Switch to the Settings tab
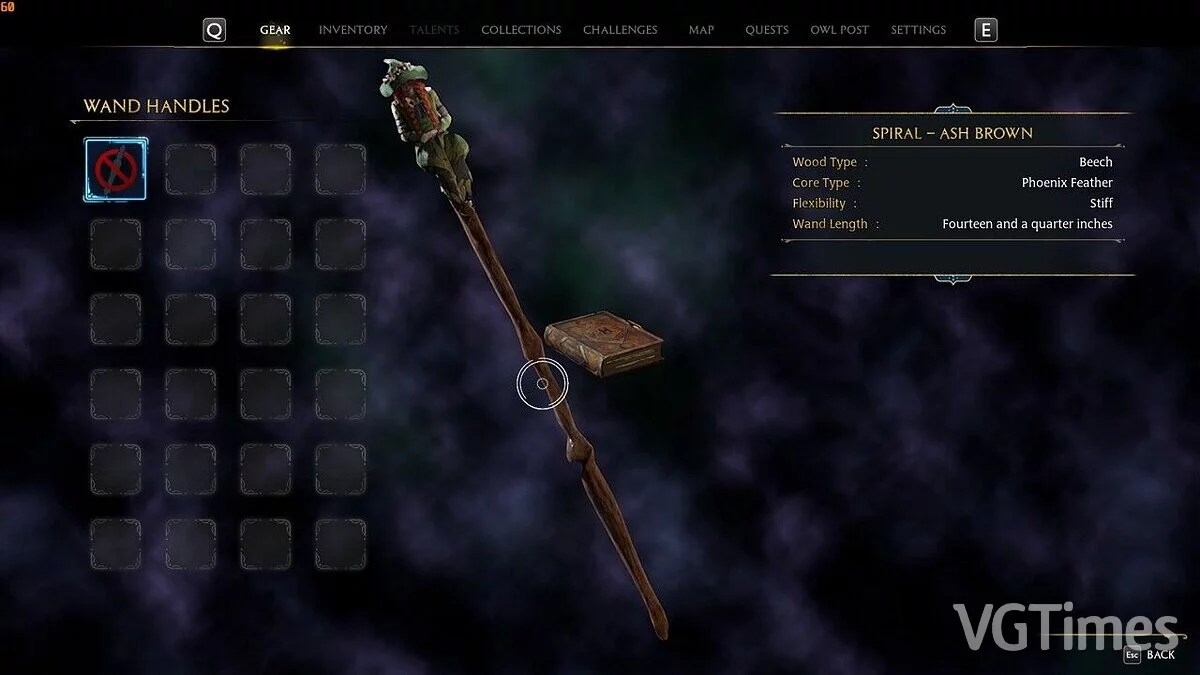1200x675 pixels. coord(918,30)
